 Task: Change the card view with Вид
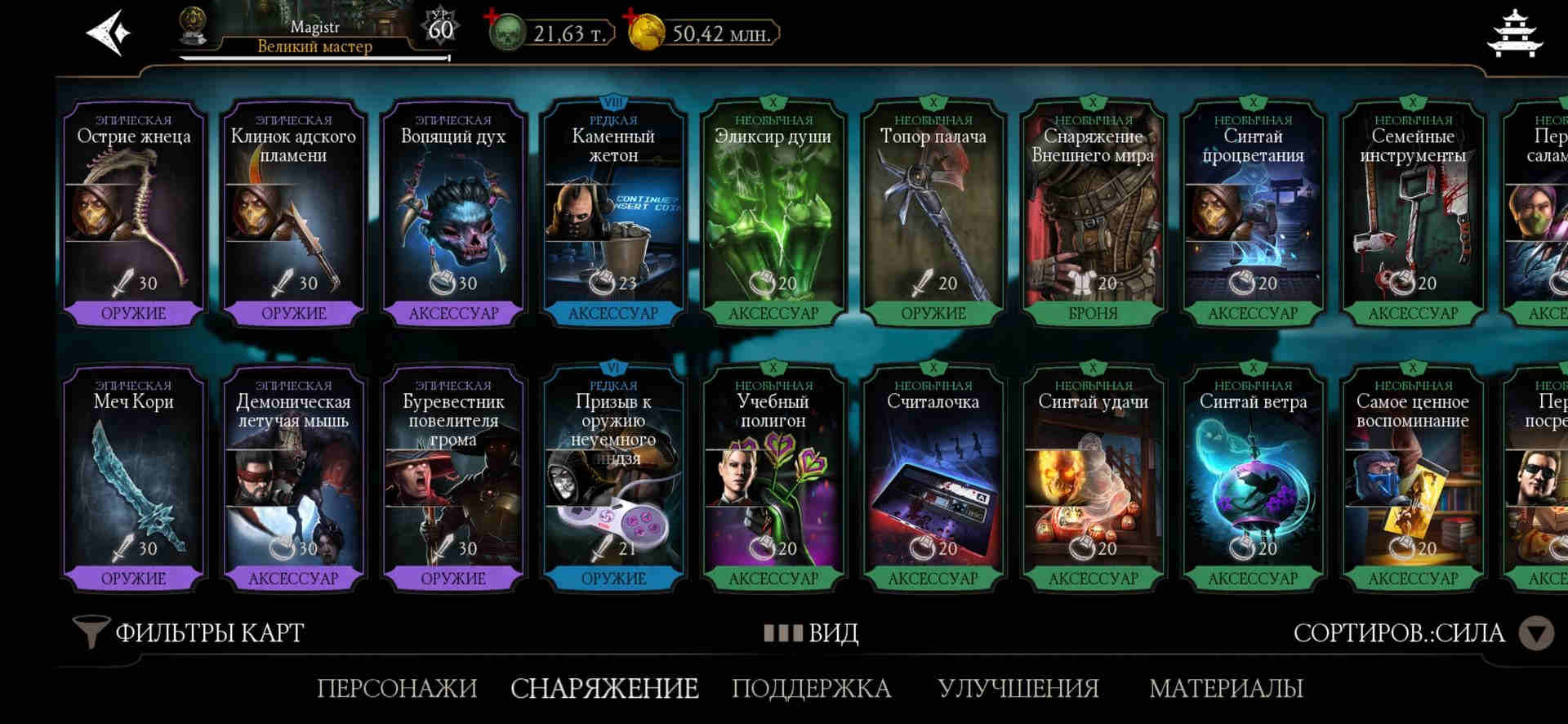coord(812,633)
